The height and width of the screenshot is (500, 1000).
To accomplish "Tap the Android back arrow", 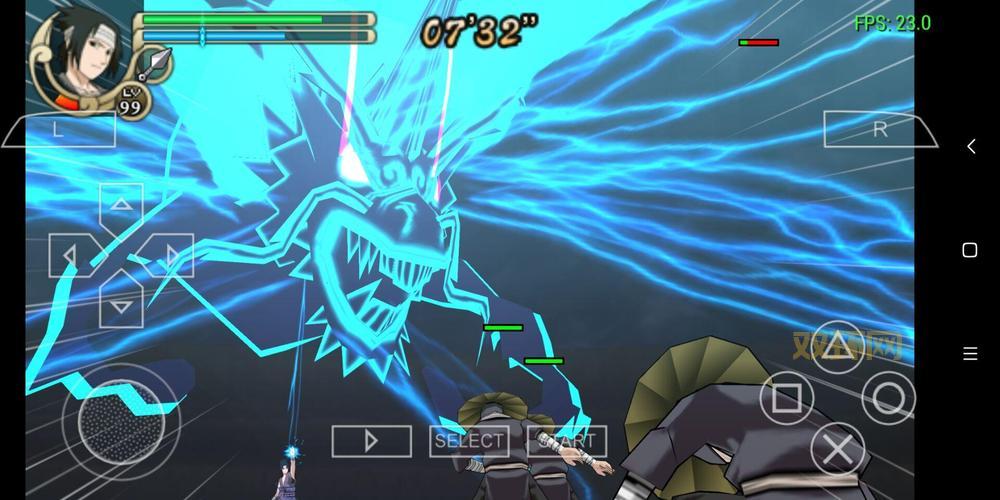I will (x=970, y=147).
